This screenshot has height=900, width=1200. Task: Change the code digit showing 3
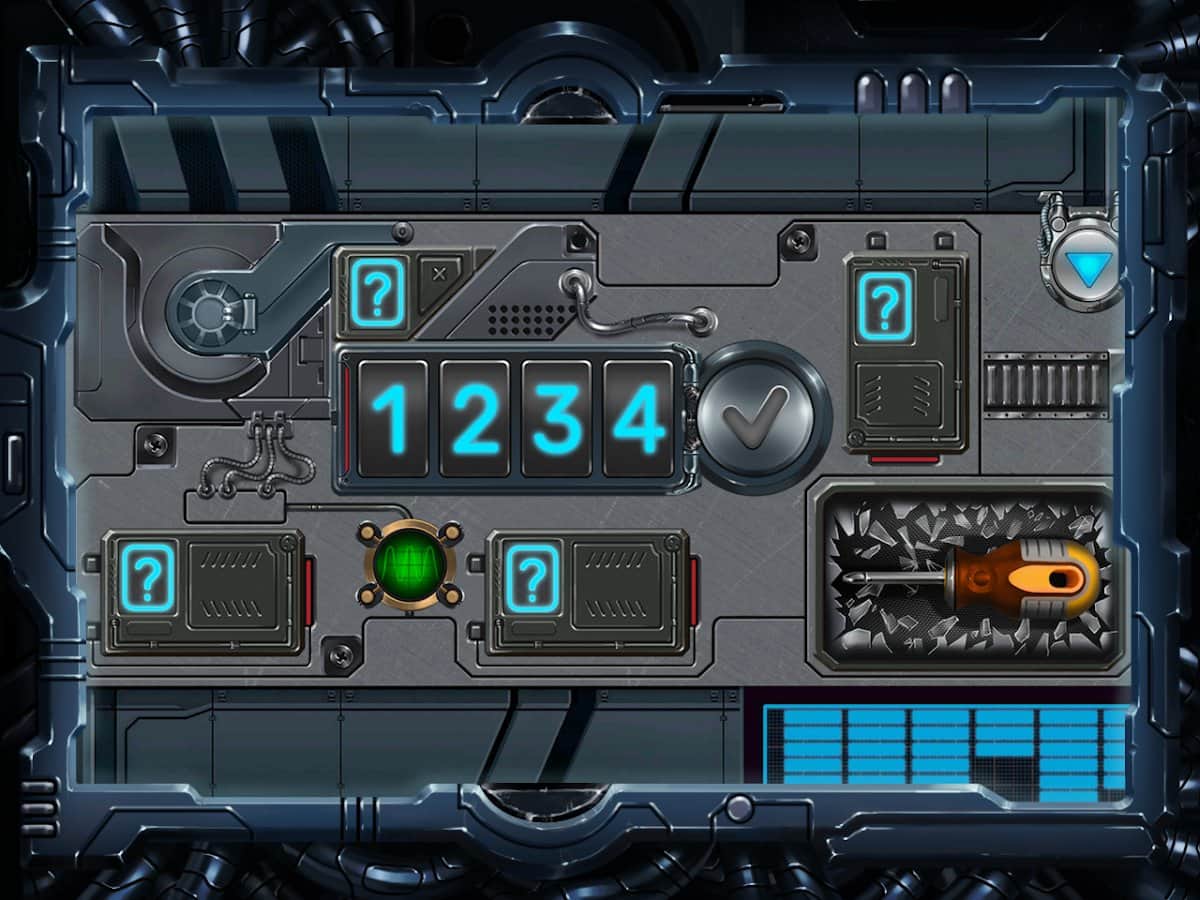pos(557,418)
